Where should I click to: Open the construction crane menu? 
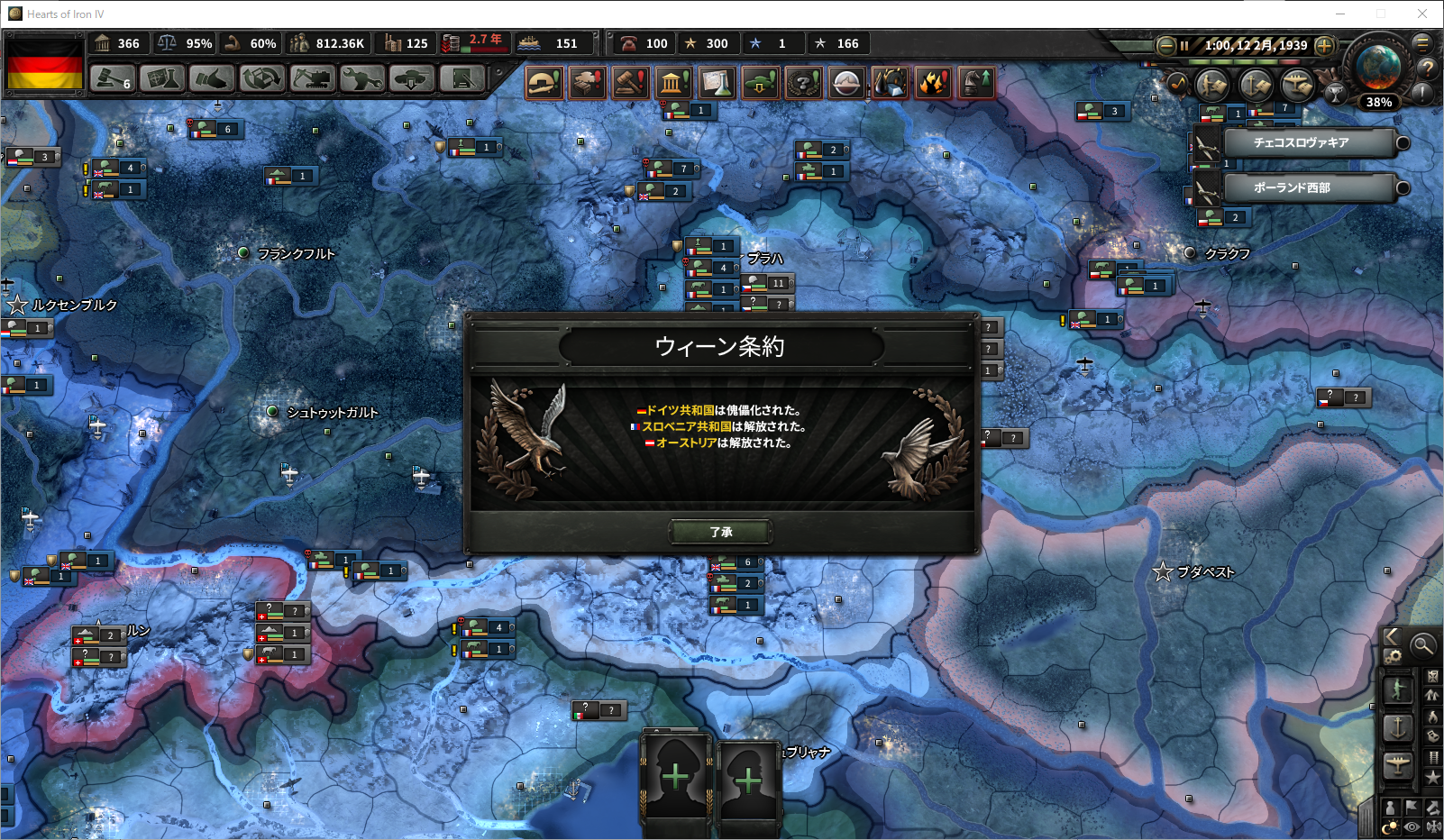click(x=312, y=79)
